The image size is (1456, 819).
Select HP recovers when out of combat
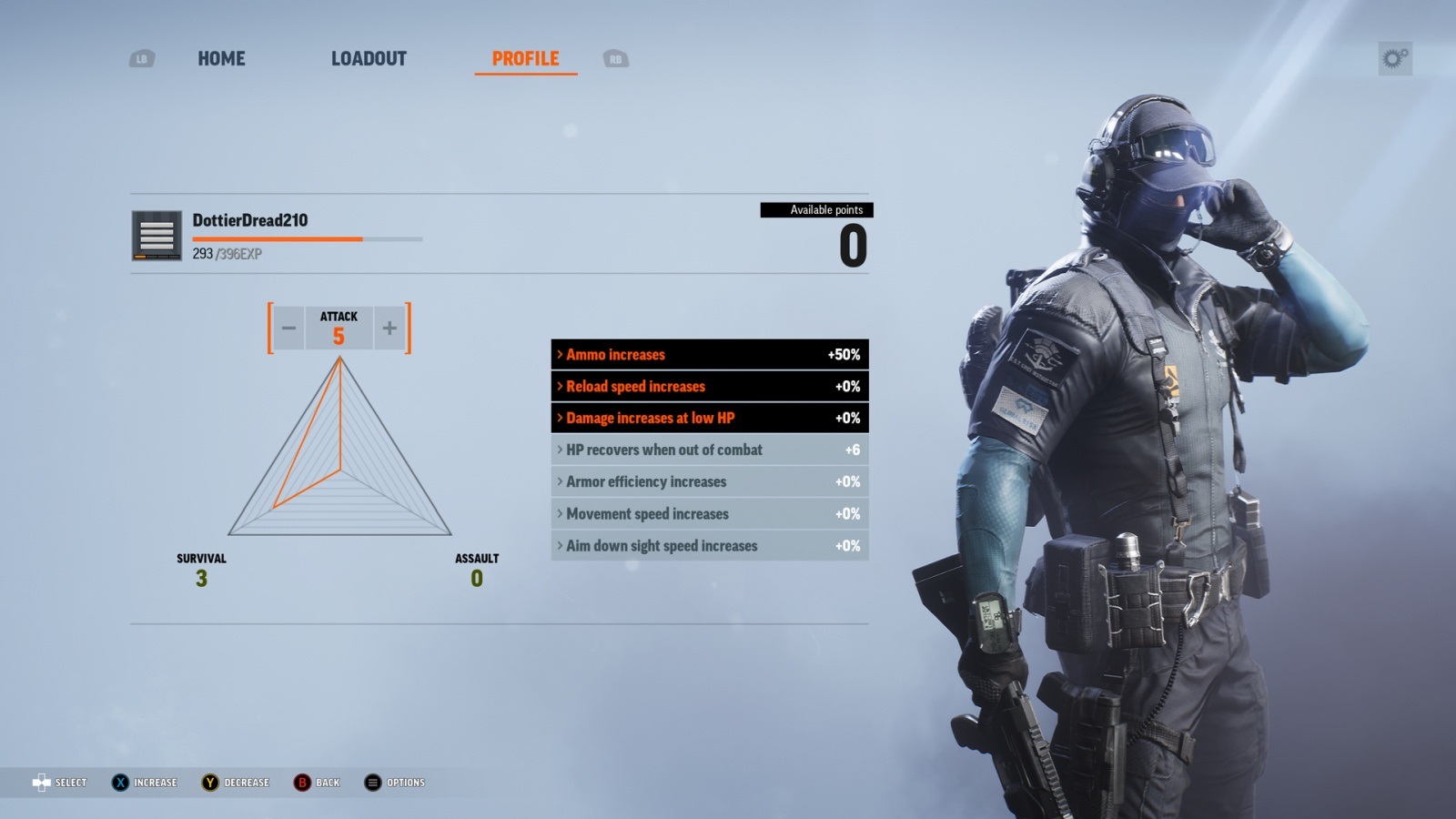tap(709, 450)
